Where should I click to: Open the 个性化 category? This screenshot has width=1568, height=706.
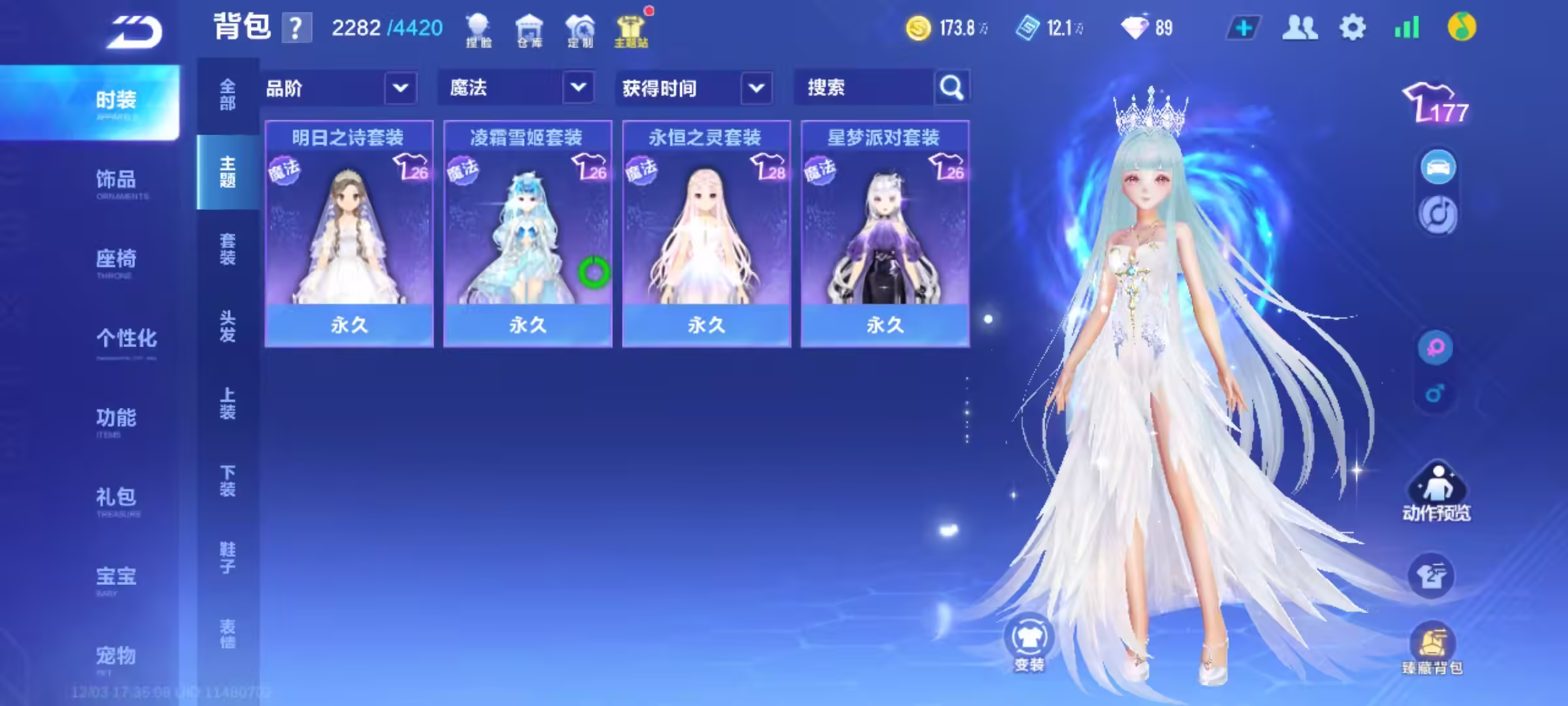(126, 339)
